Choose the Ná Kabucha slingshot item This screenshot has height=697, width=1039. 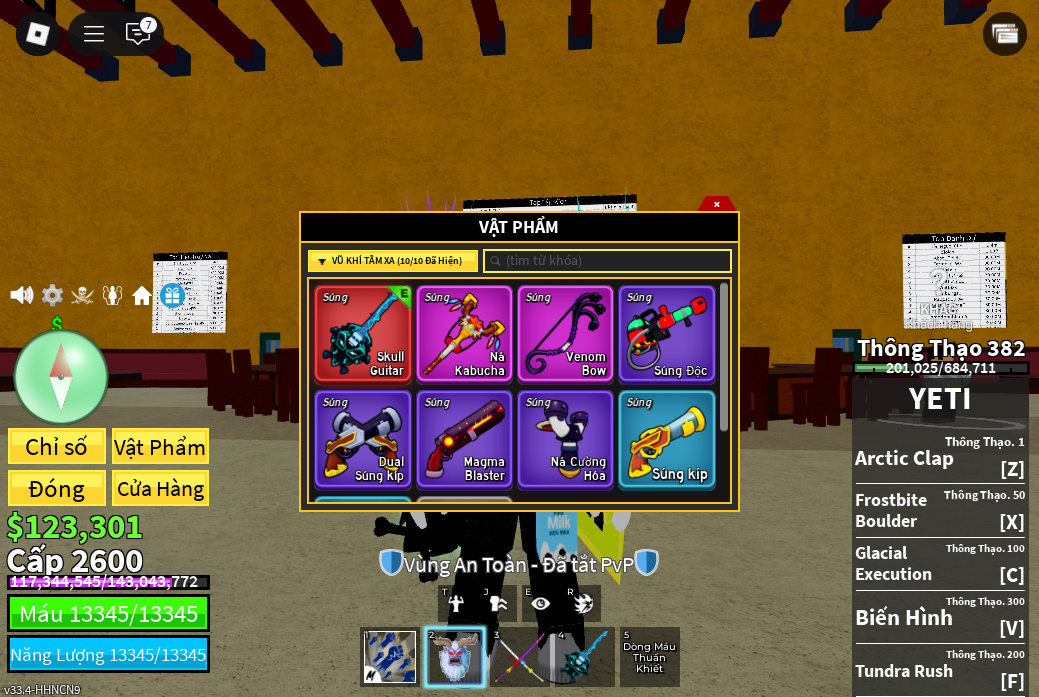(x=464, y=334)
